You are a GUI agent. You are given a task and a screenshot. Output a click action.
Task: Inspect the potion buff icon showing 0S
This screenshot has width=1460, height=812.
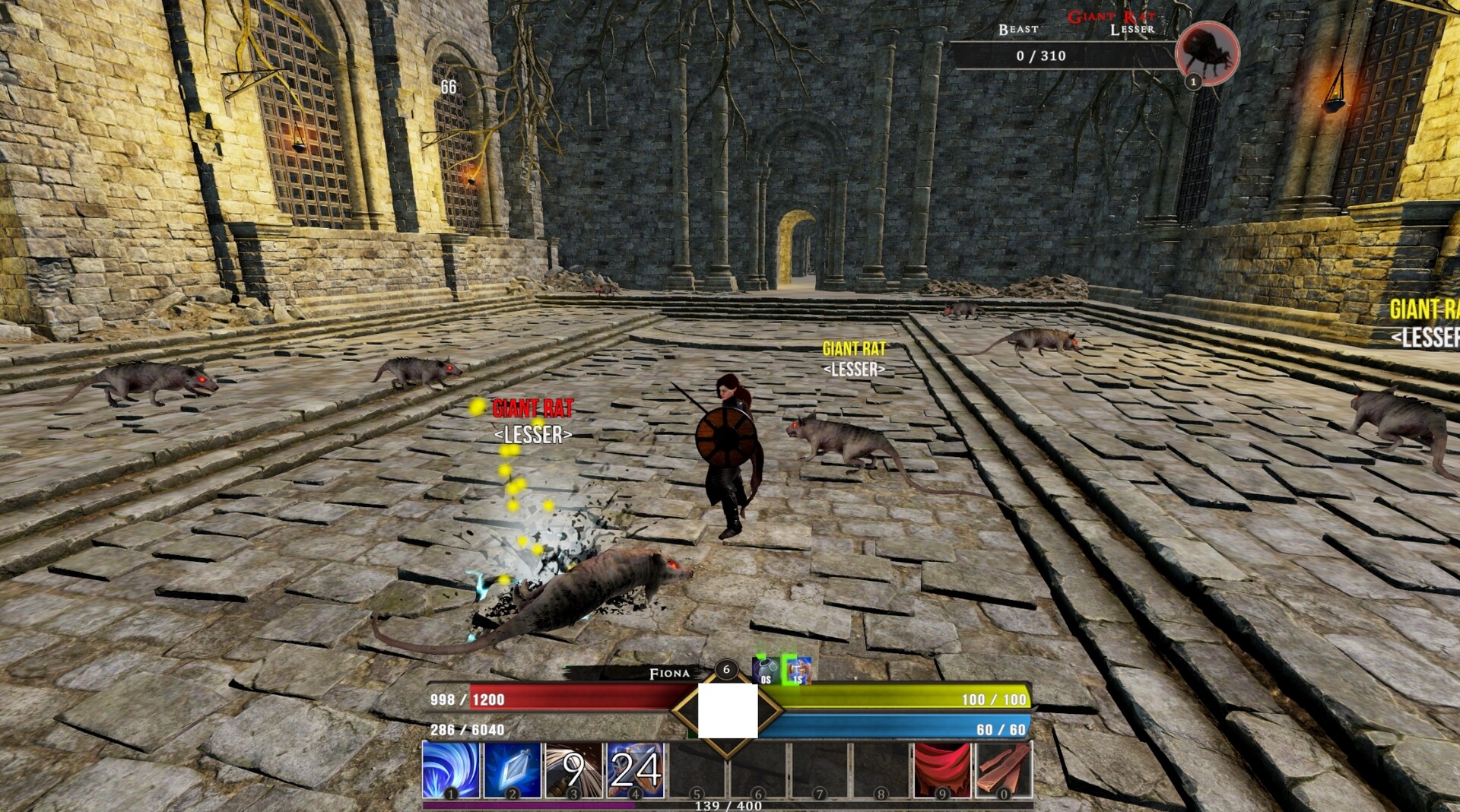tap(766, 671)
